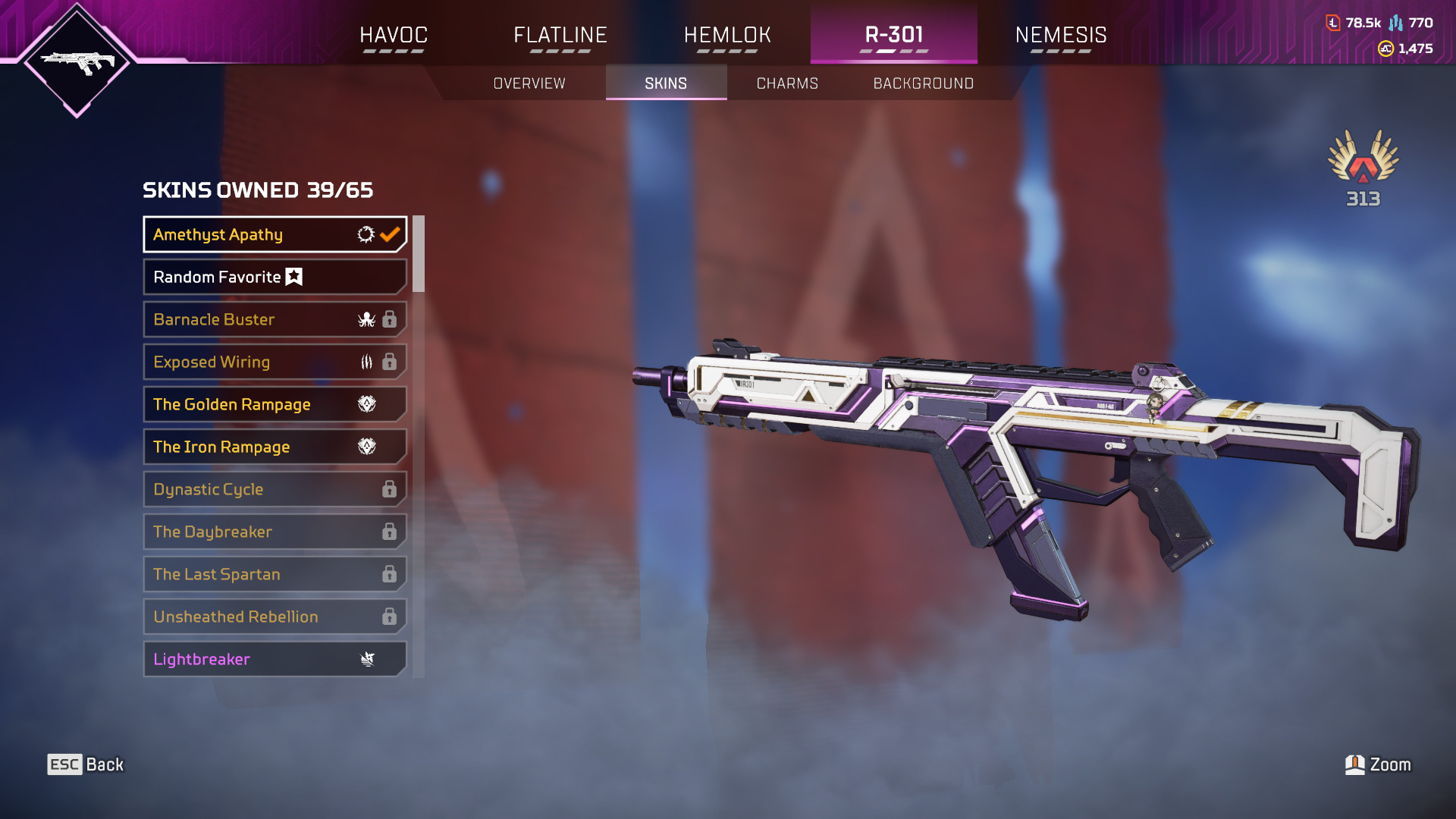
Task: Switch to the HAVOC weapon tab
Action: point(394,35)
